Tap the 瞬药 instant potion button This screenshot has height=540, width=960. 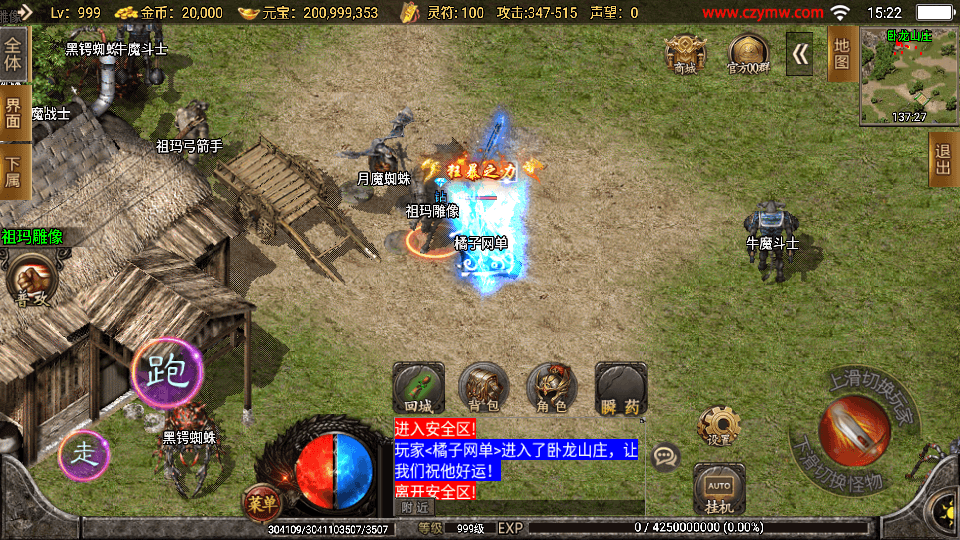click(x=620, y=388)
